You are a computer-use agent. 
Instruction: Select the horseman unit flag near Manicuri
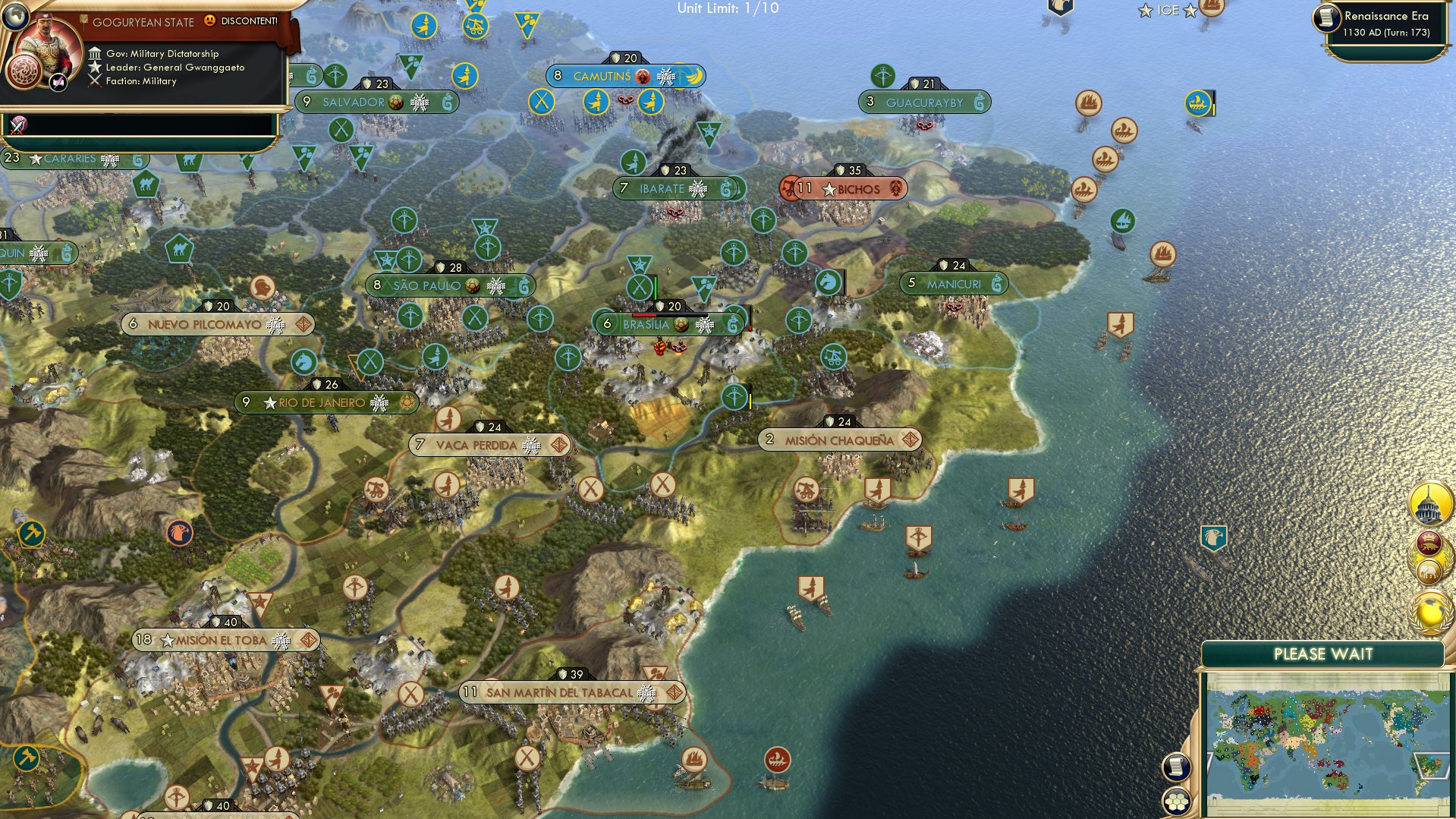(x=829, y=283)
